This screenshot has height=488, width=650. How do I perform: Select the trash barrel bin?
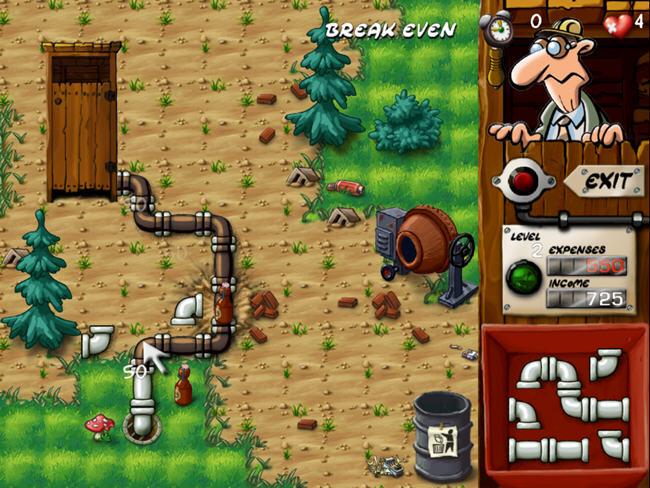[x=441, y=435]
